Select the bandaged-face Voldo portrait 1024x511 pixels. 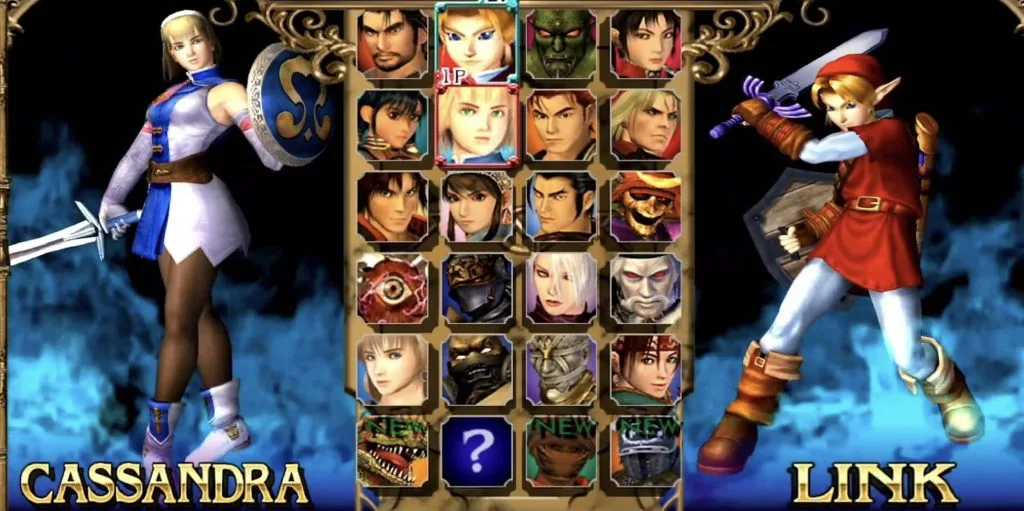[561, 368]
